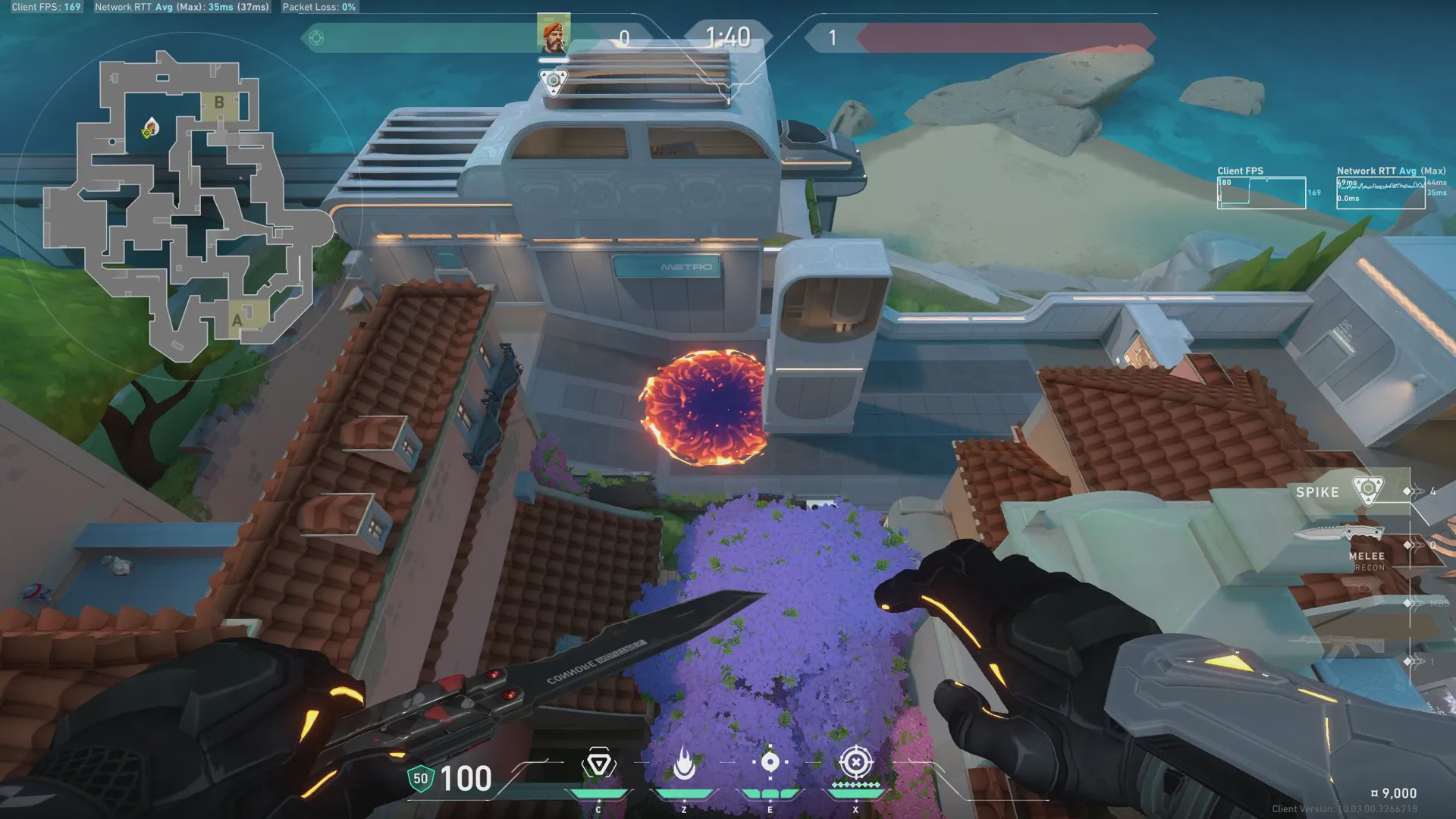Click the minimap in the corner
The width and height of the screenshot is (1456, 819).
[x=186, y=205]
